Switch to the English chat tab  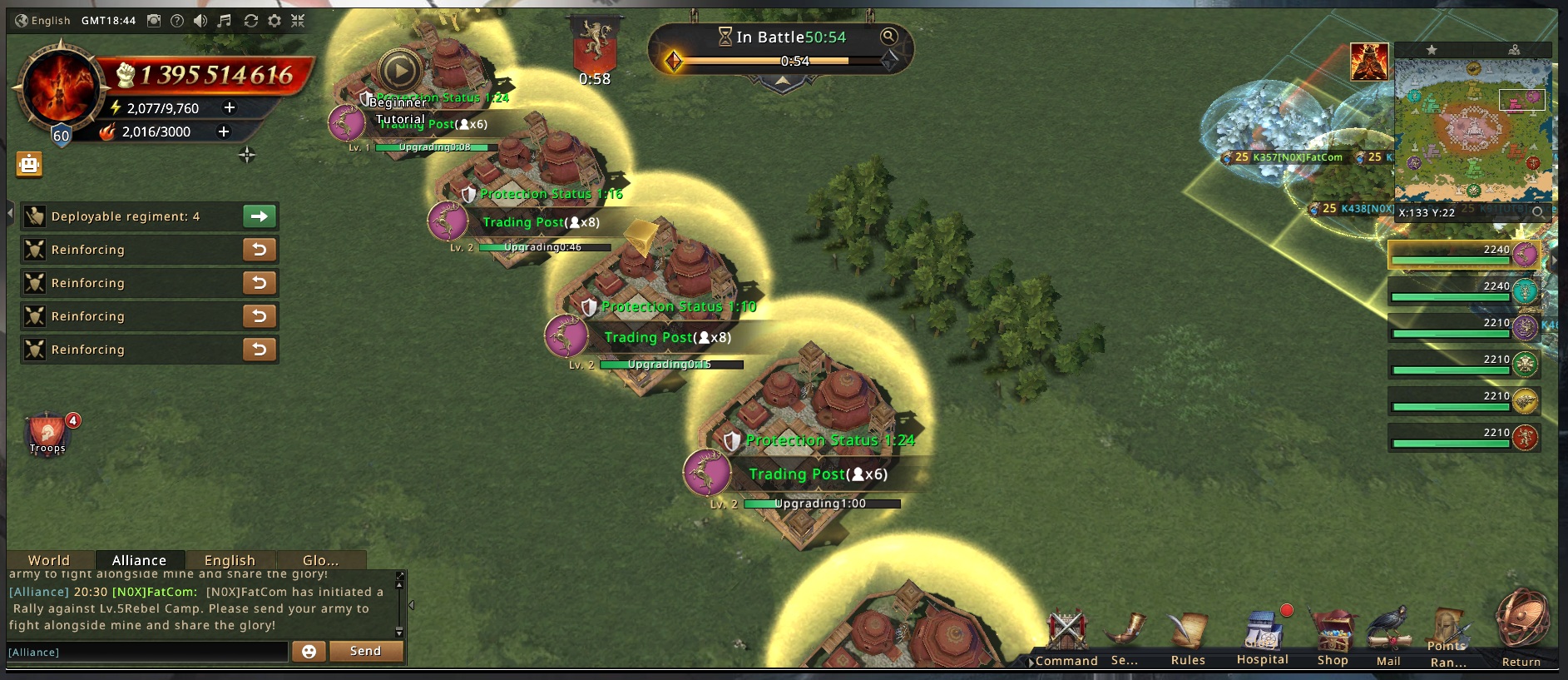[230, 560]
